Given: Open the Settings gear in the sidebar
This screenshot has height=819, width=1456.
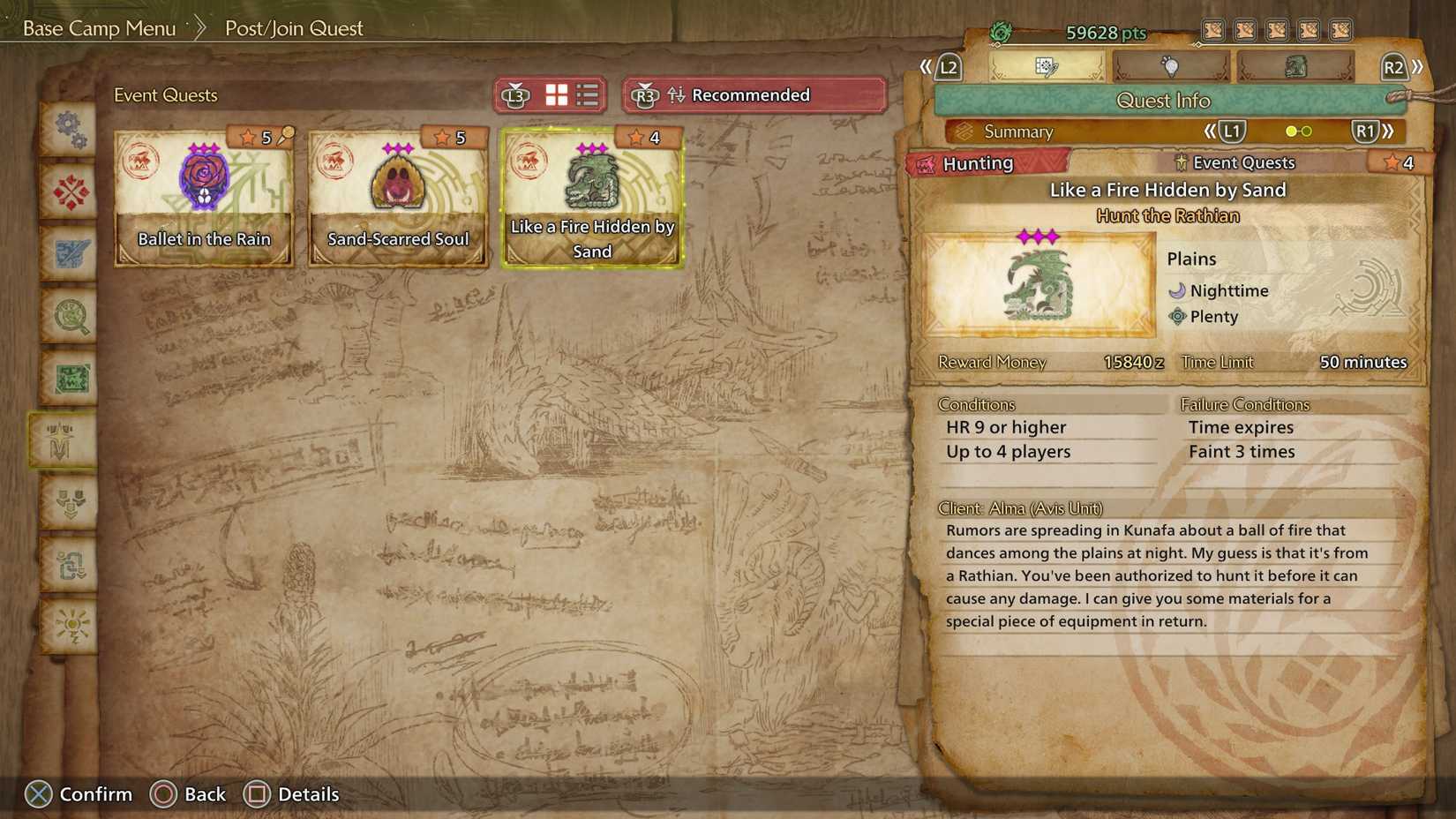Looking at the screenshot, I should 69,130.
